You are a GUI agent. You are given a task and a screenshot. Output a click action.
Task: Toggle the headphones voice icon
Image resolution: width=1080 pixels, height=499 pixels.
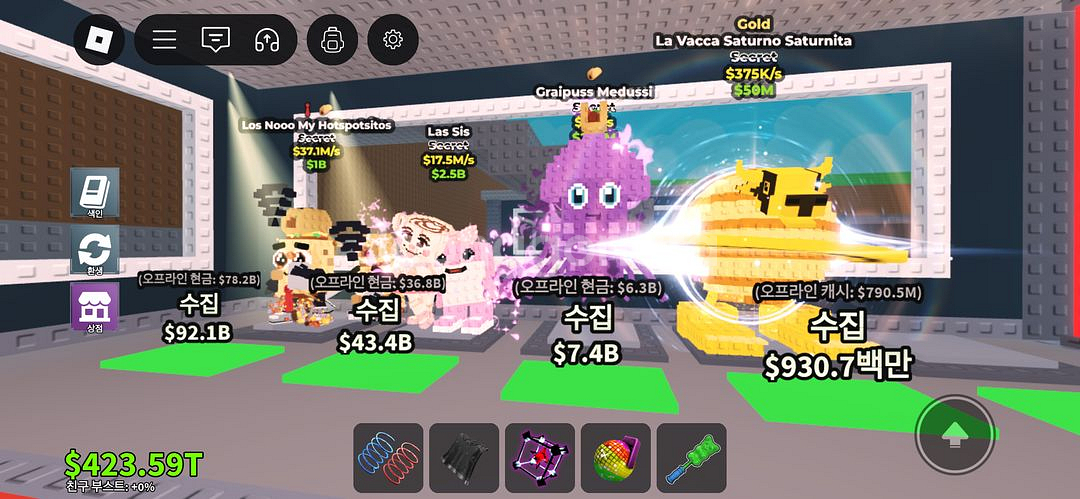(267, 40)
